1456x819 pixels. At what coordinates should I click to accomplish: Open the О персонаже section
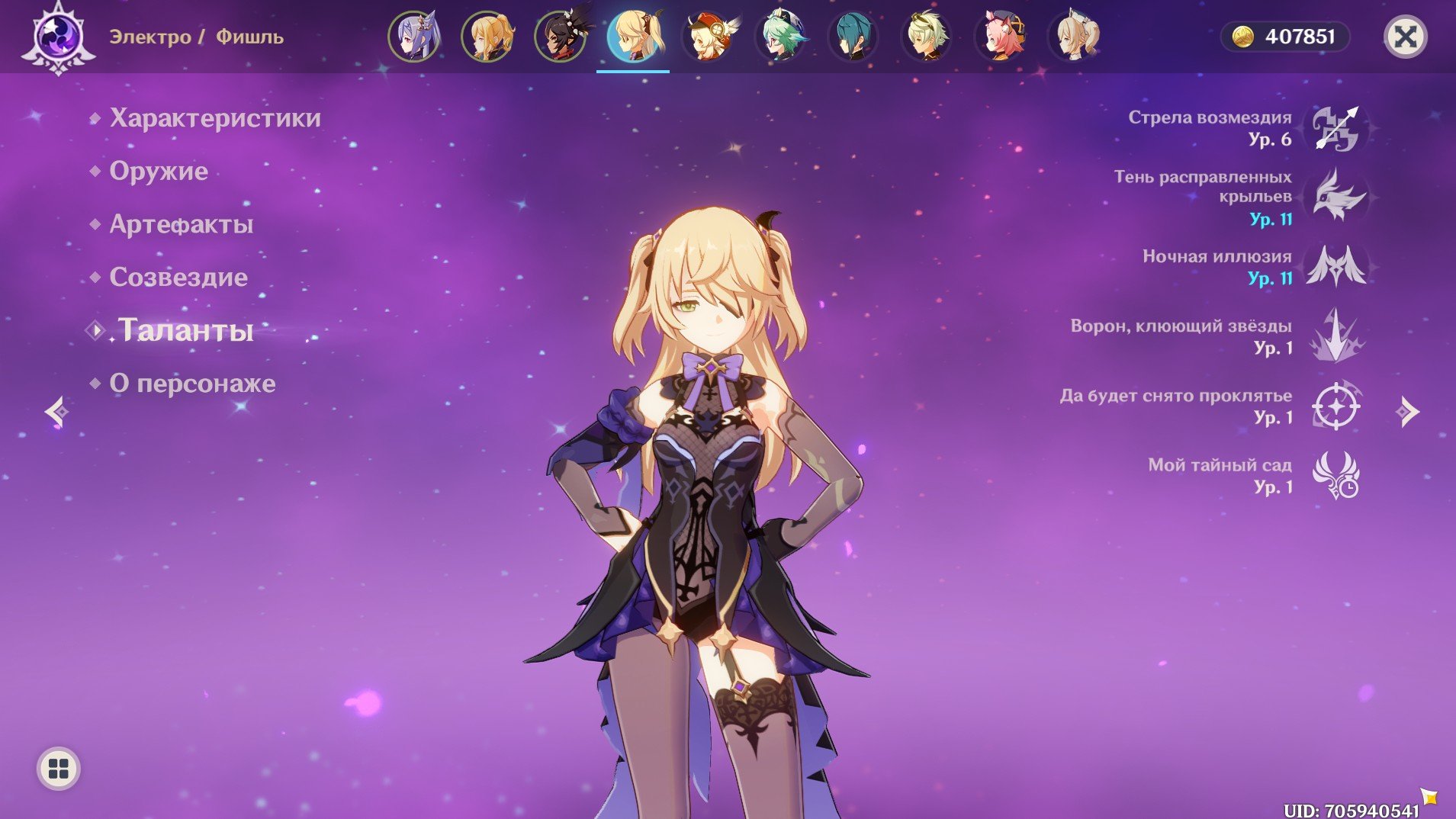192,384
